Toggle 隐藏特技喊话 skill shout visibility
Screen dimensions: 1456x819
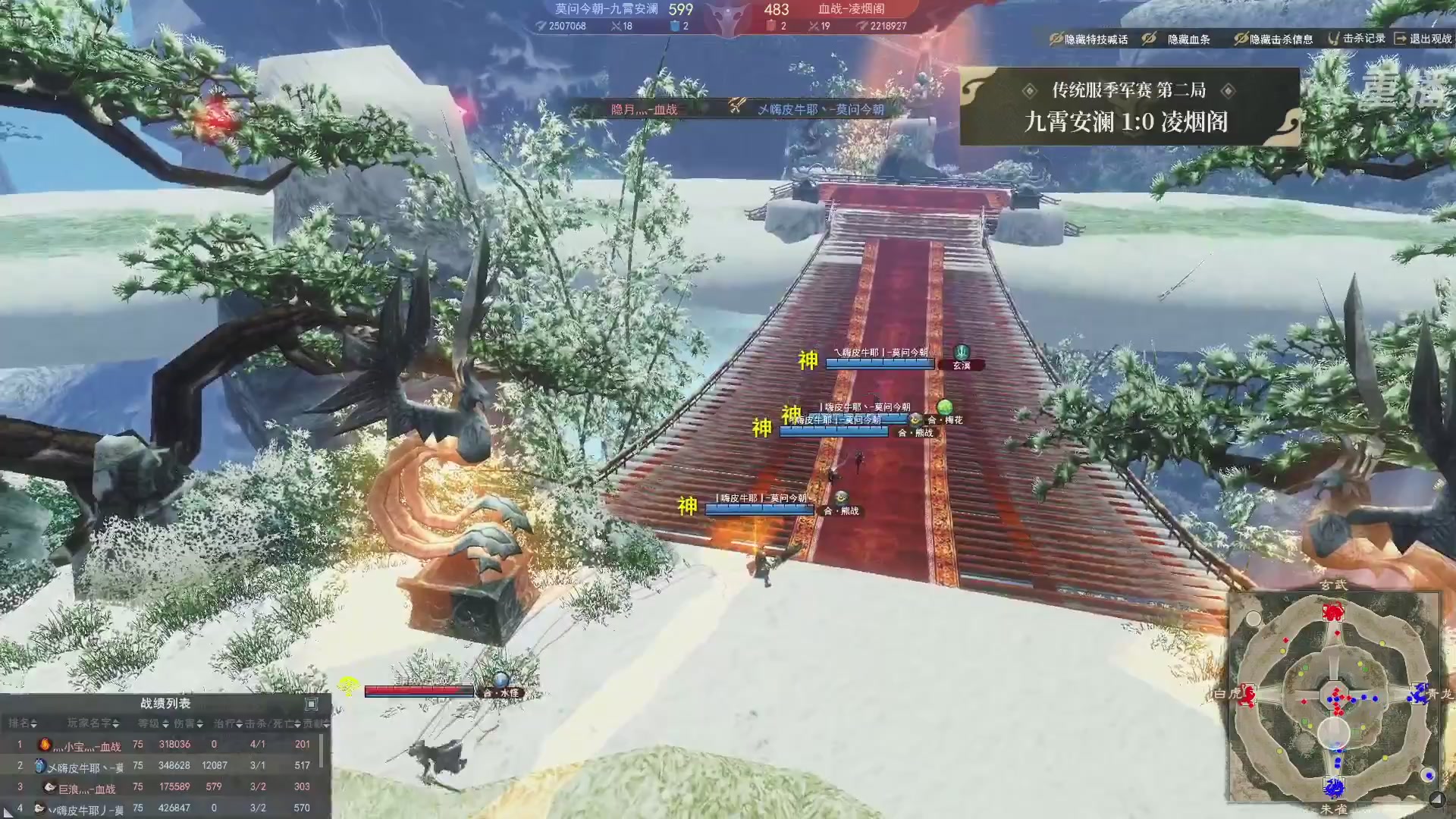[1088, 39]
